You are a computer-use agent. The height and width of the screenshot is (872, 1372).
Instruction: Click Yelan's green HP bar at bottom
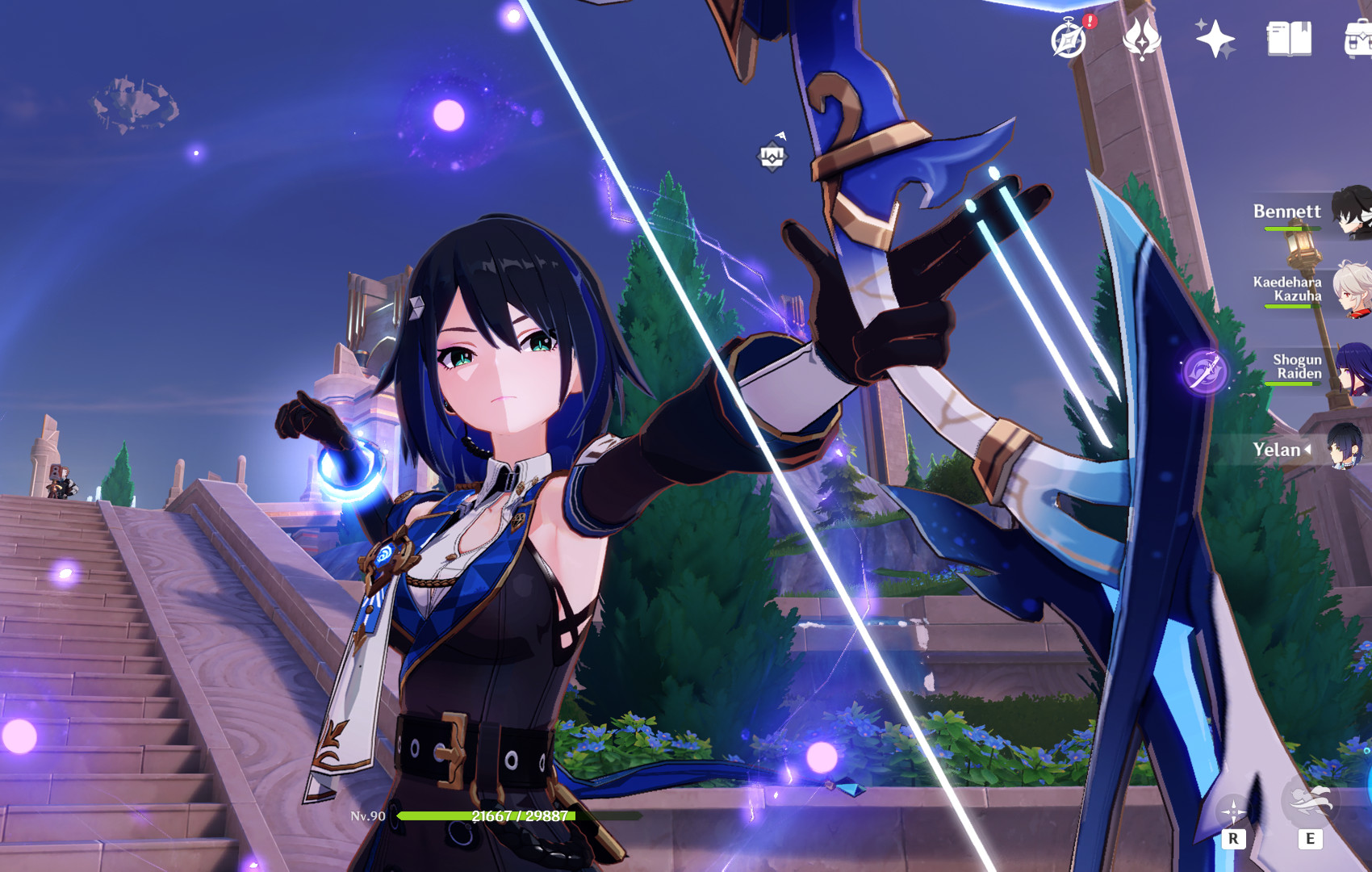(x=484, y=816)
